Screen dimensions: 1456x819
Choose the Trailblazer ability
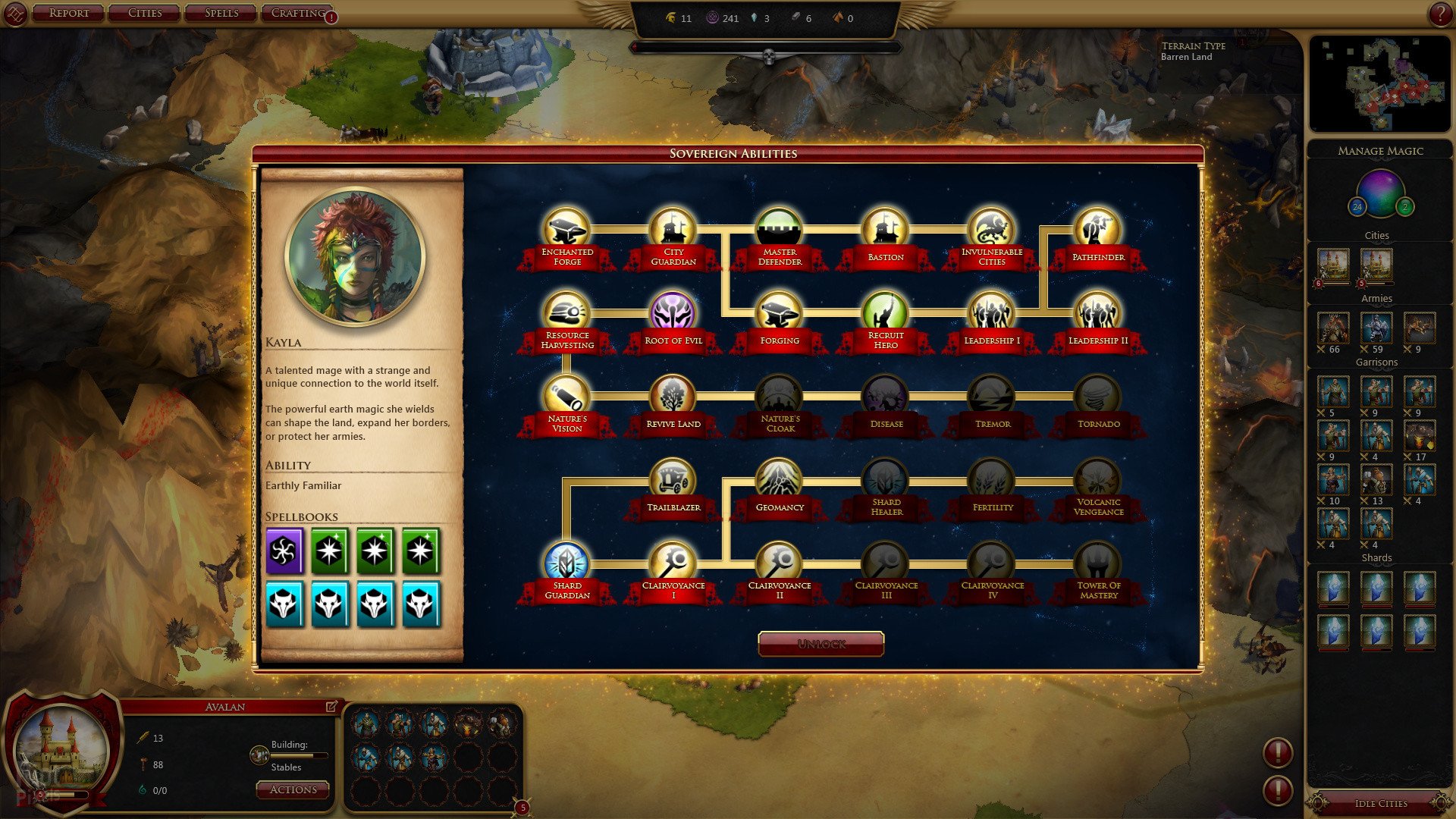pos(673,479)
